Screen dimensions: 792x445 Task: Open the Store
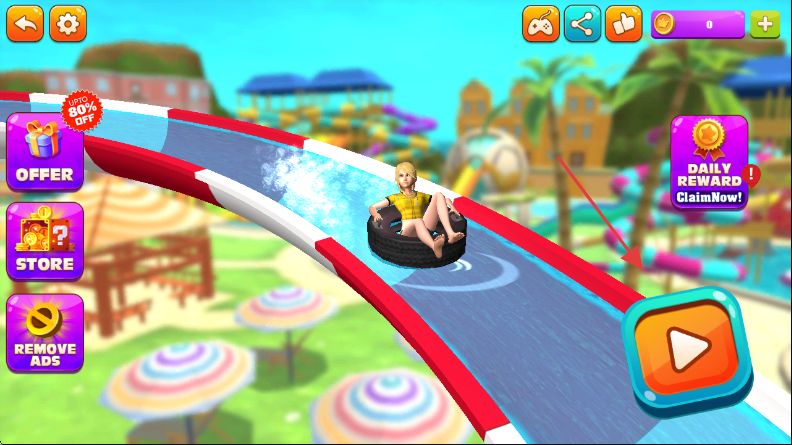45,241
